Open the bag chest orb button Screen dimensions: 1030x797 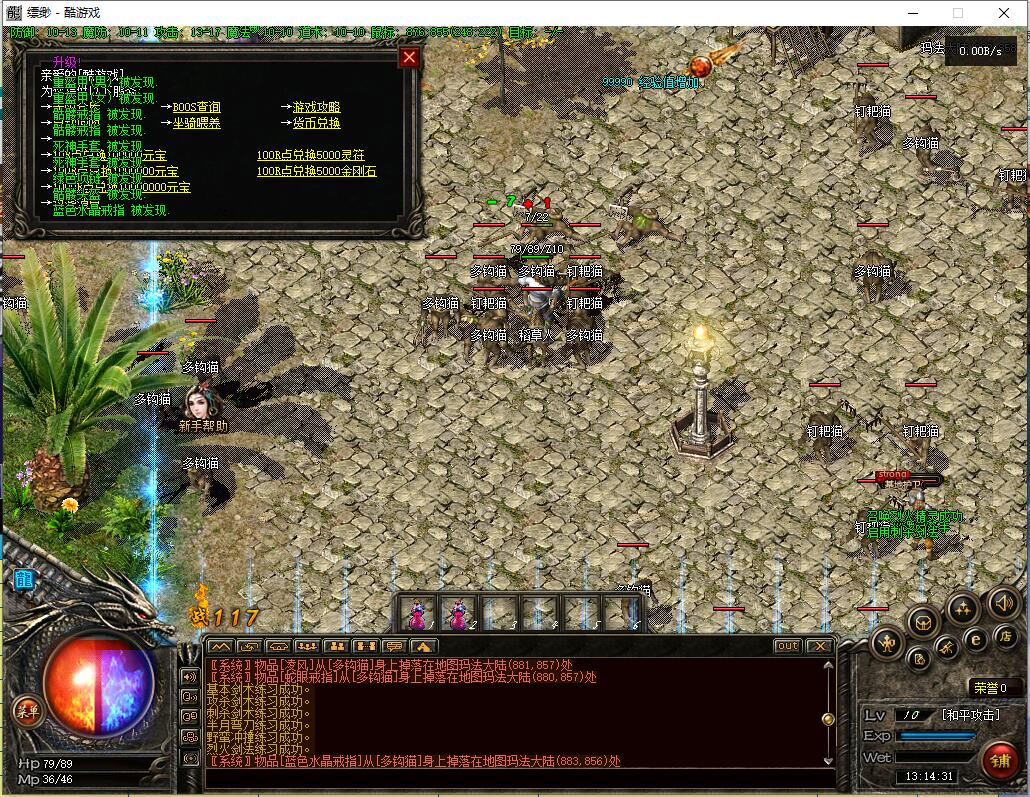coord(923,622)
